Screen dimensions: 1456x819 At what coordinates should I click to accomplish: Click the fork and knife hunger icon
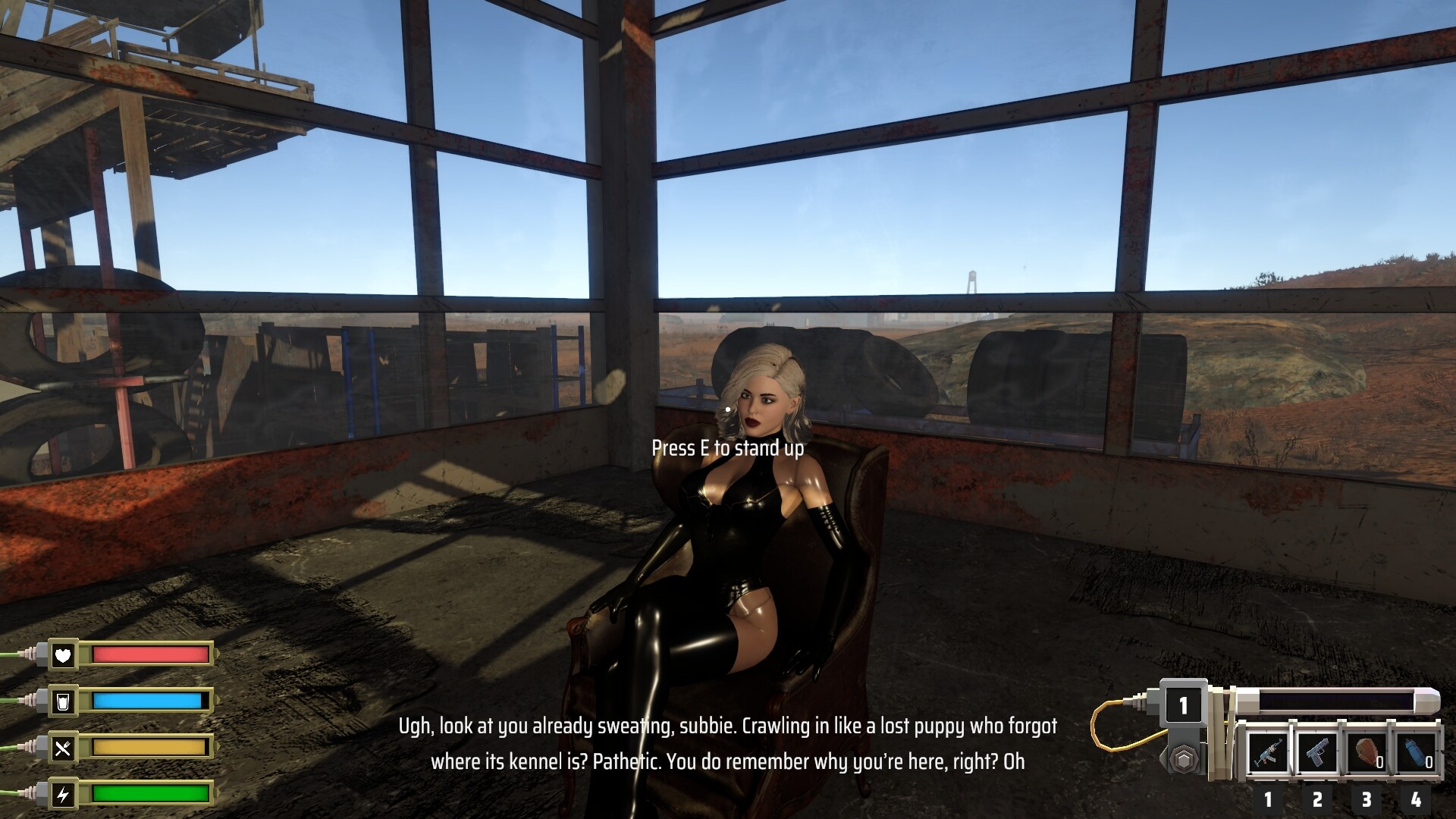tap(64, 747)
